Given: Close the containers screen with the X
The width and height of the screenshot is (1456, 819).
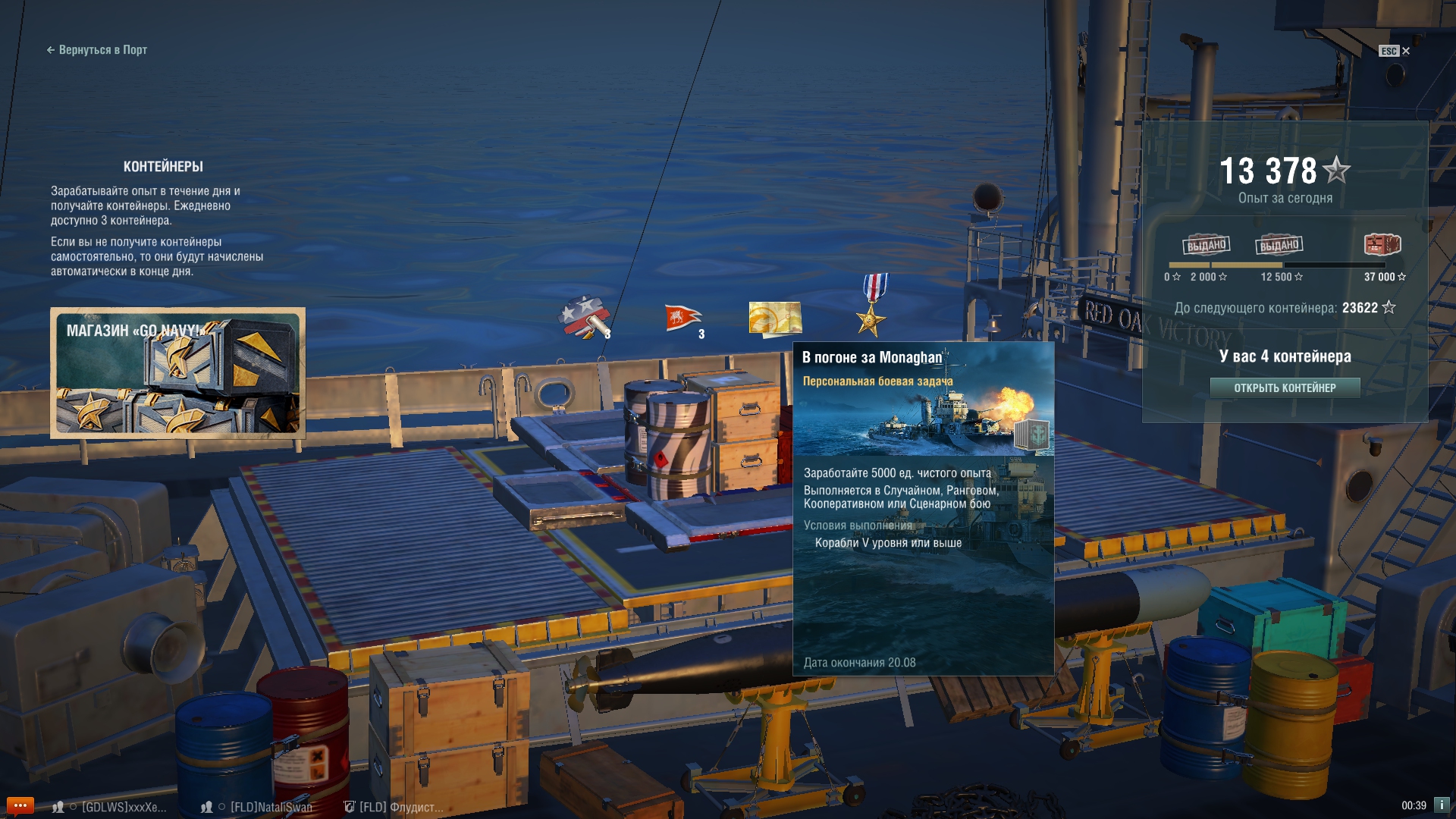Looking at the screenshot, I should click(x=1406, y=51).
